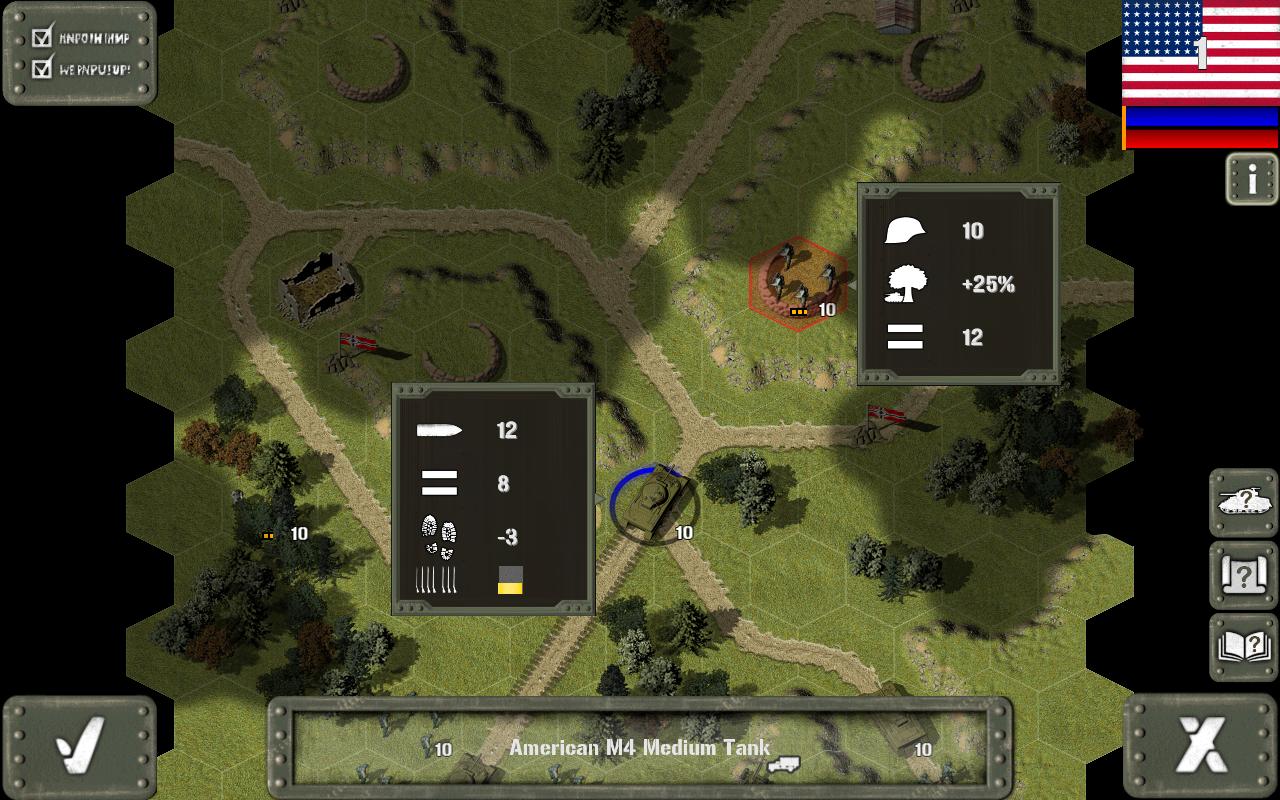The image size is (1280, 800).
Task: Cancel the action with the X button
Action: pos(1201,747)
